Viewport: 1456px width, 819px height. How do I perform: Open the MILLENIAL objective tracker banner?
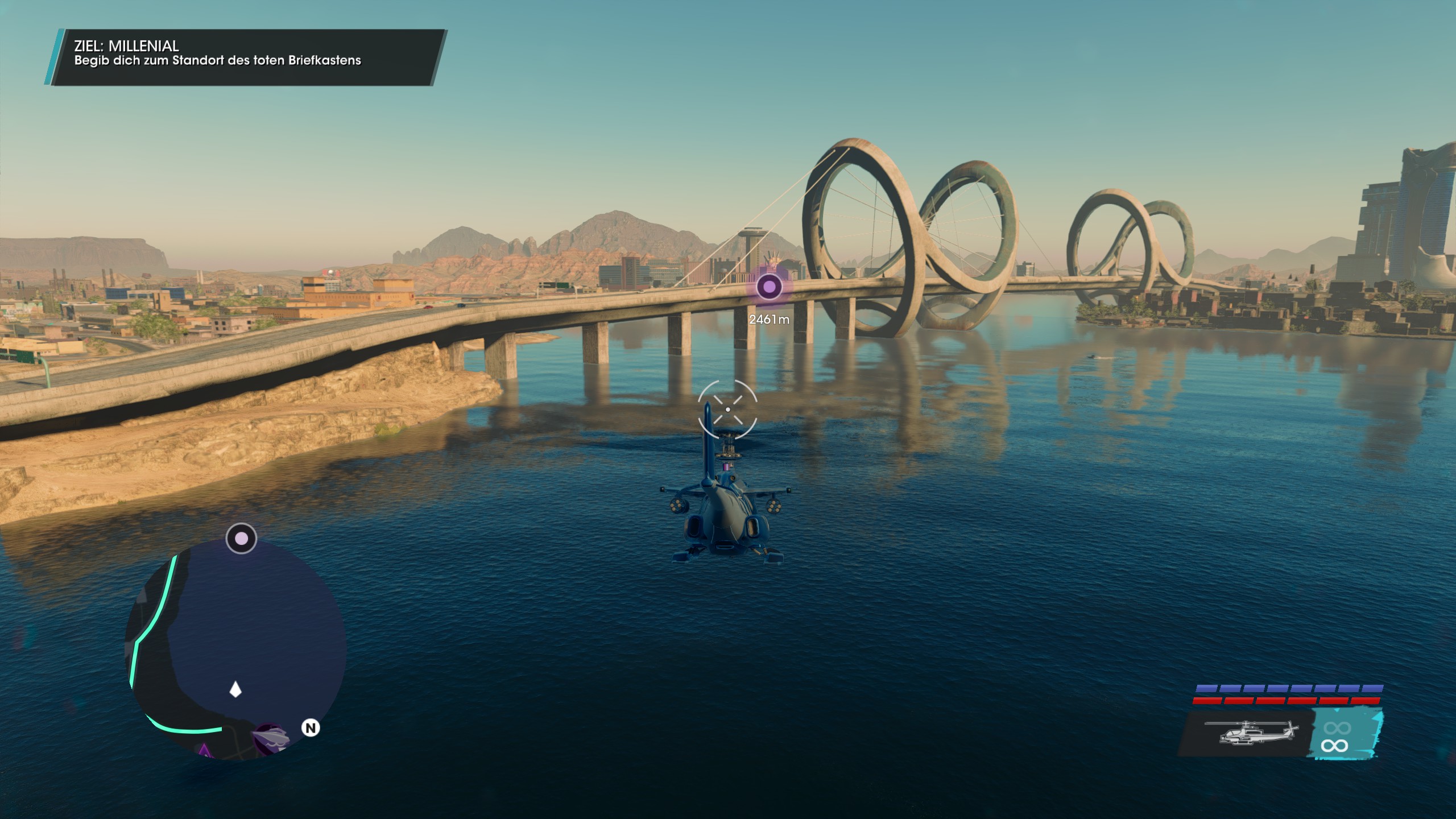coord(246,57)
